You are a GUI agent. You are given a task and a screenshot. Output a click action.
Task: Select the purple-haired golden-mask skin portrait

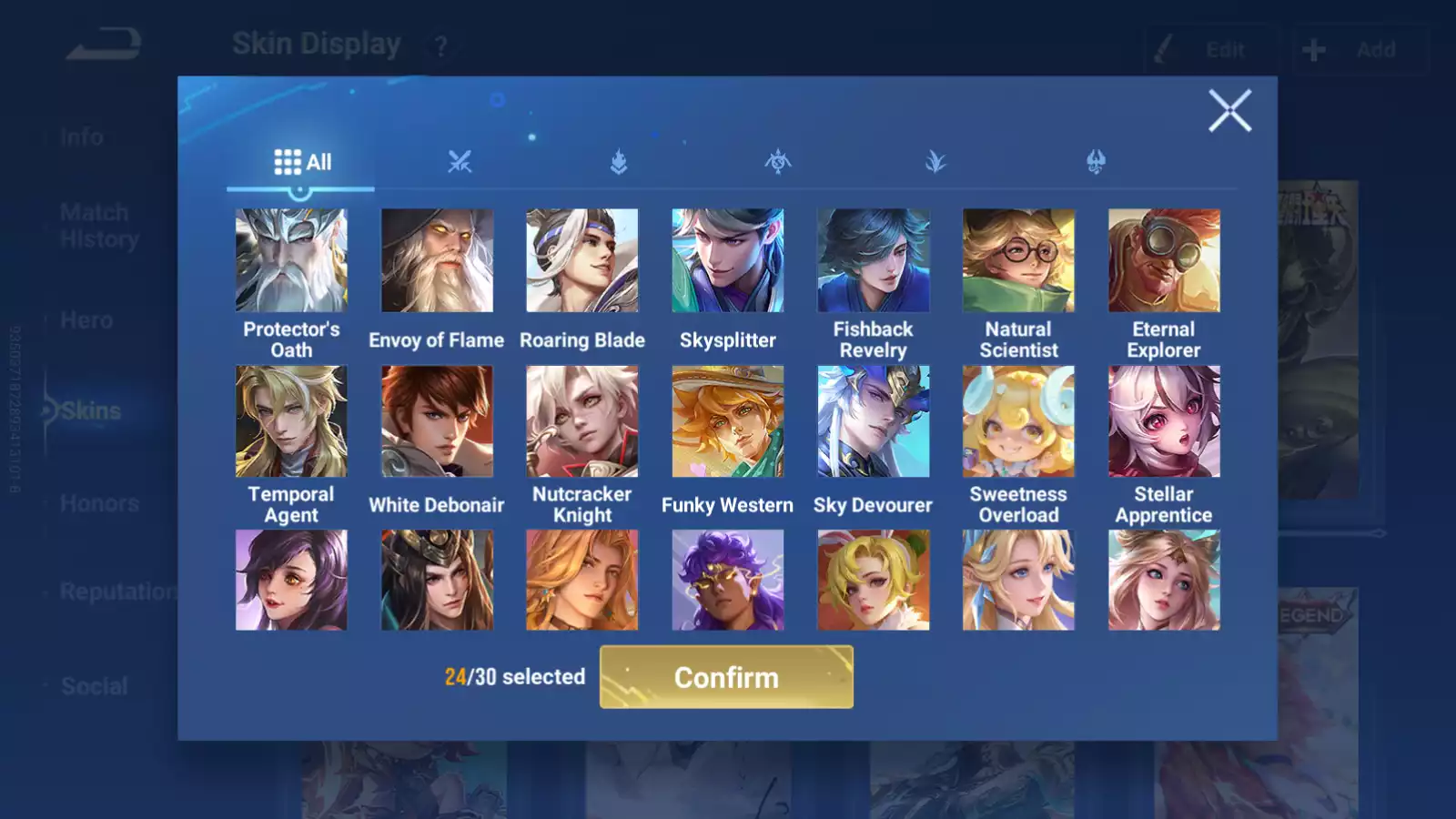click(728, 581)
